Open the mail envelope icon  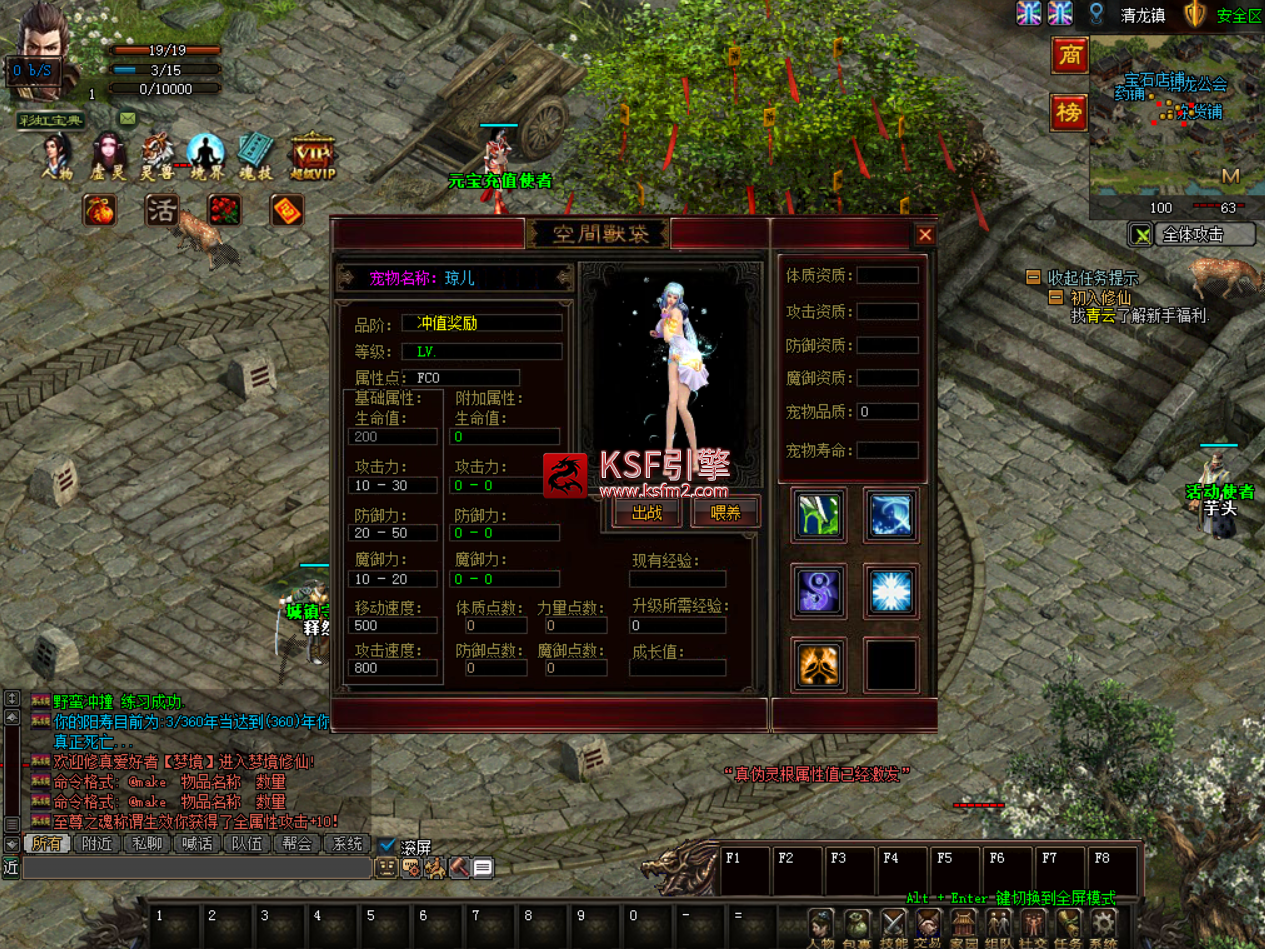(x=128, y=118)
